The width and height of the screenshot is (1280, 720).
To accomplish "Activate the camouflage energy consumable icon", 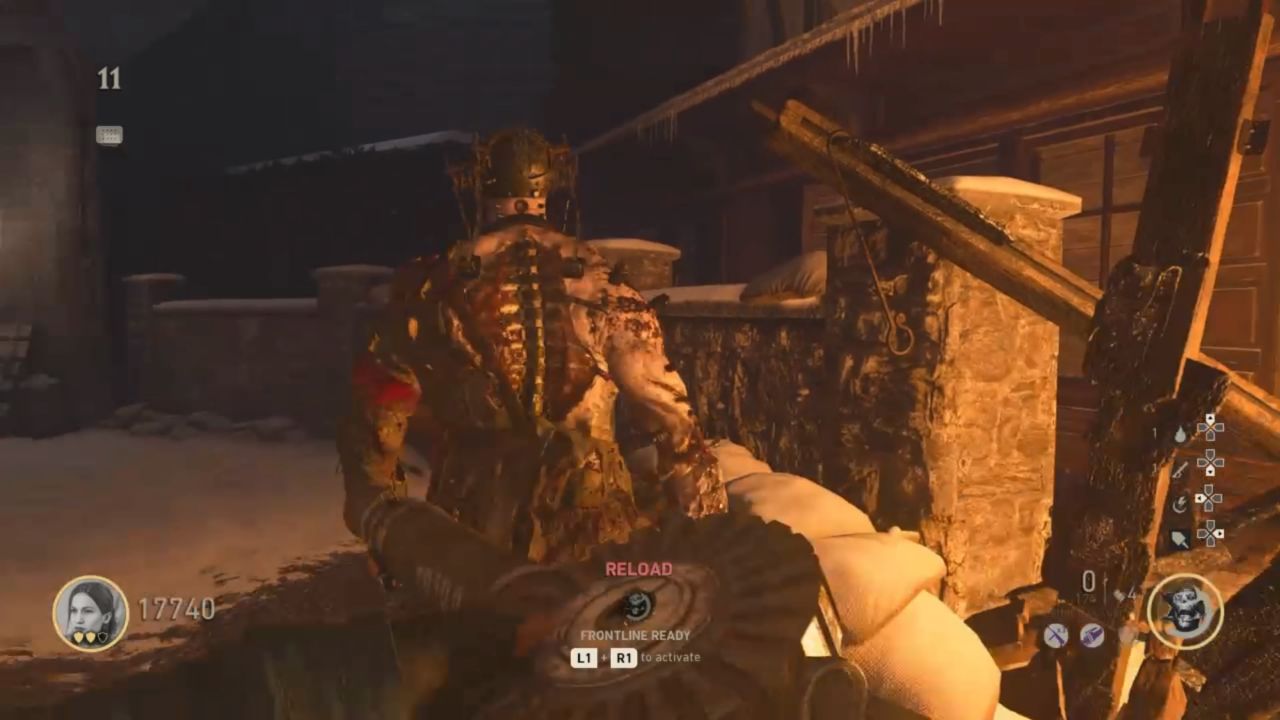I will [1181, 503].
